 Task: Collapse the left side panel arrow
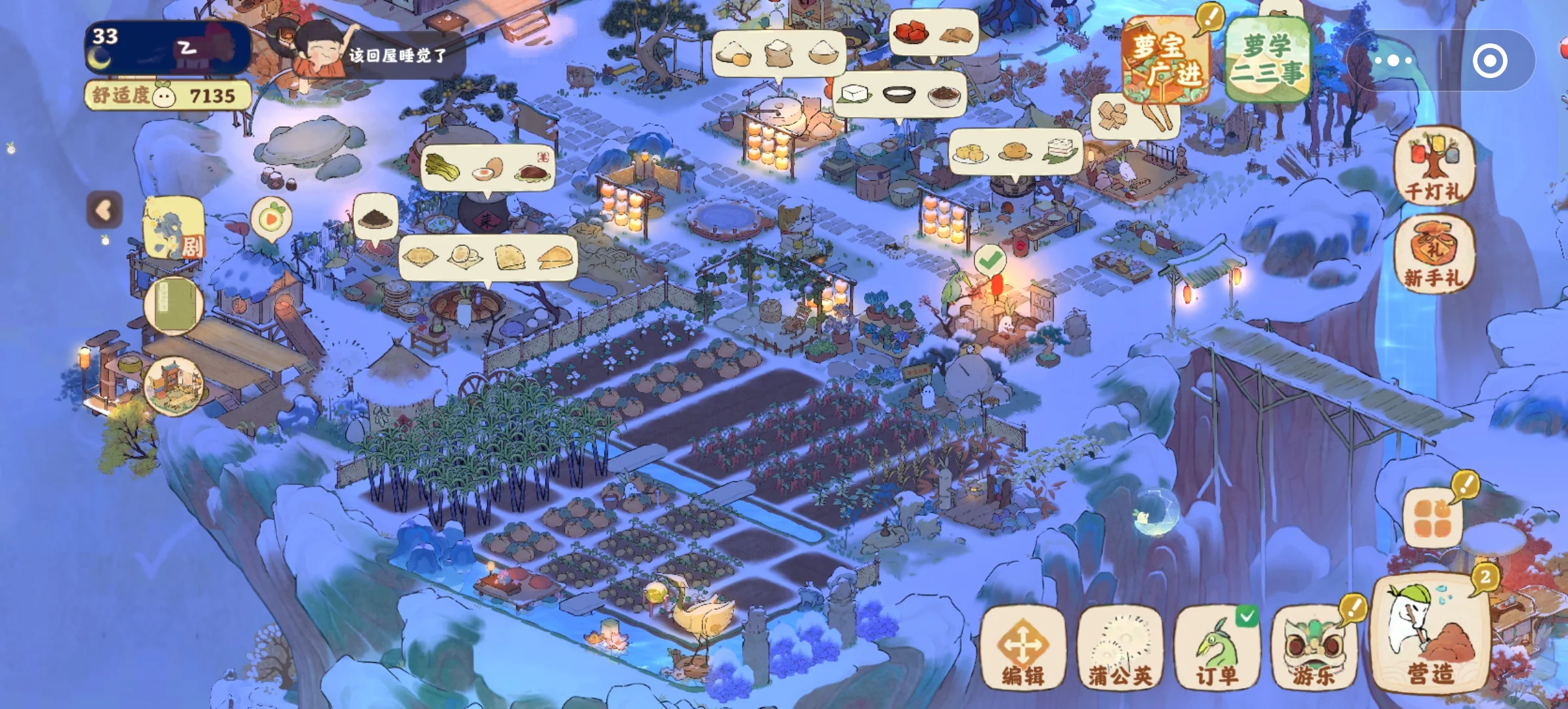104,211
